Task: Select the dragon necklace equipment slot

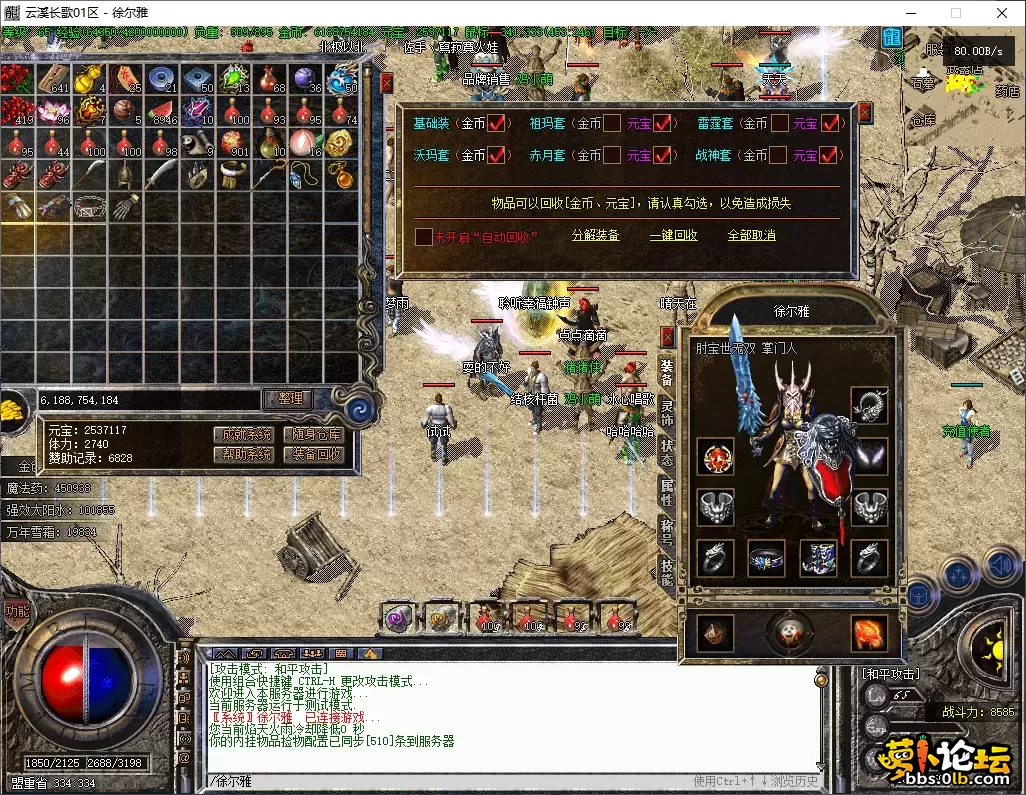Action: pos(869,405)
